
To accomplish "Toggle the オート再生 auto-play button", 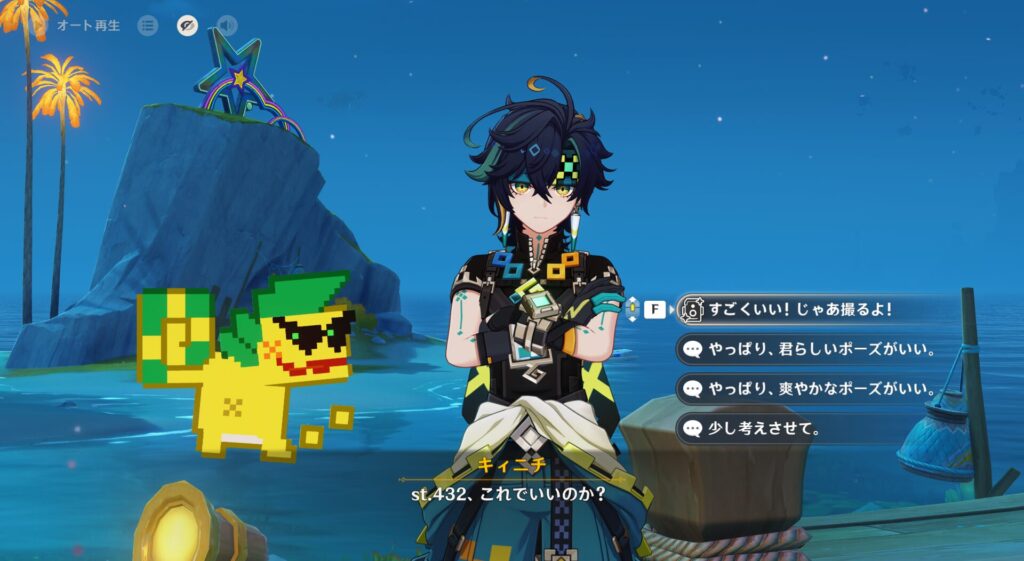I will (x=88, y=25).
